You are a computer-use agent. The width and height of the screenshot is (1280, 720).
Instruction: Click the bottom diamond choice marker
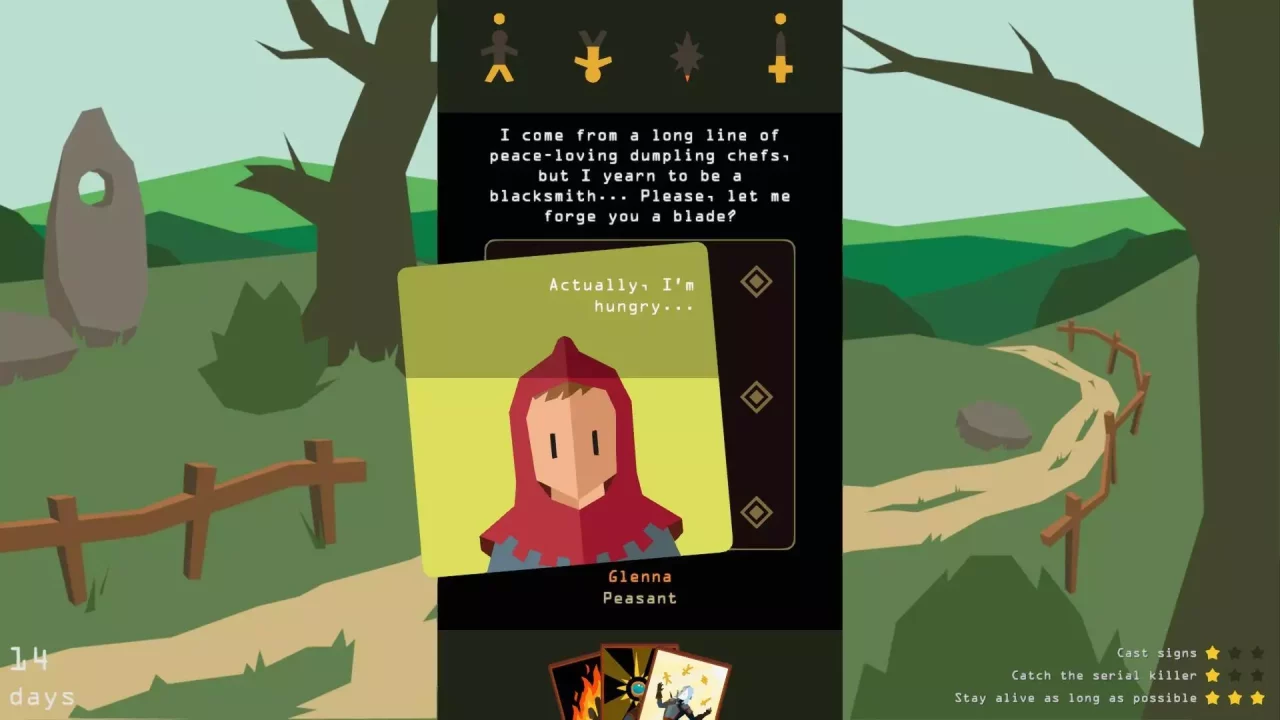pos(756,512)
